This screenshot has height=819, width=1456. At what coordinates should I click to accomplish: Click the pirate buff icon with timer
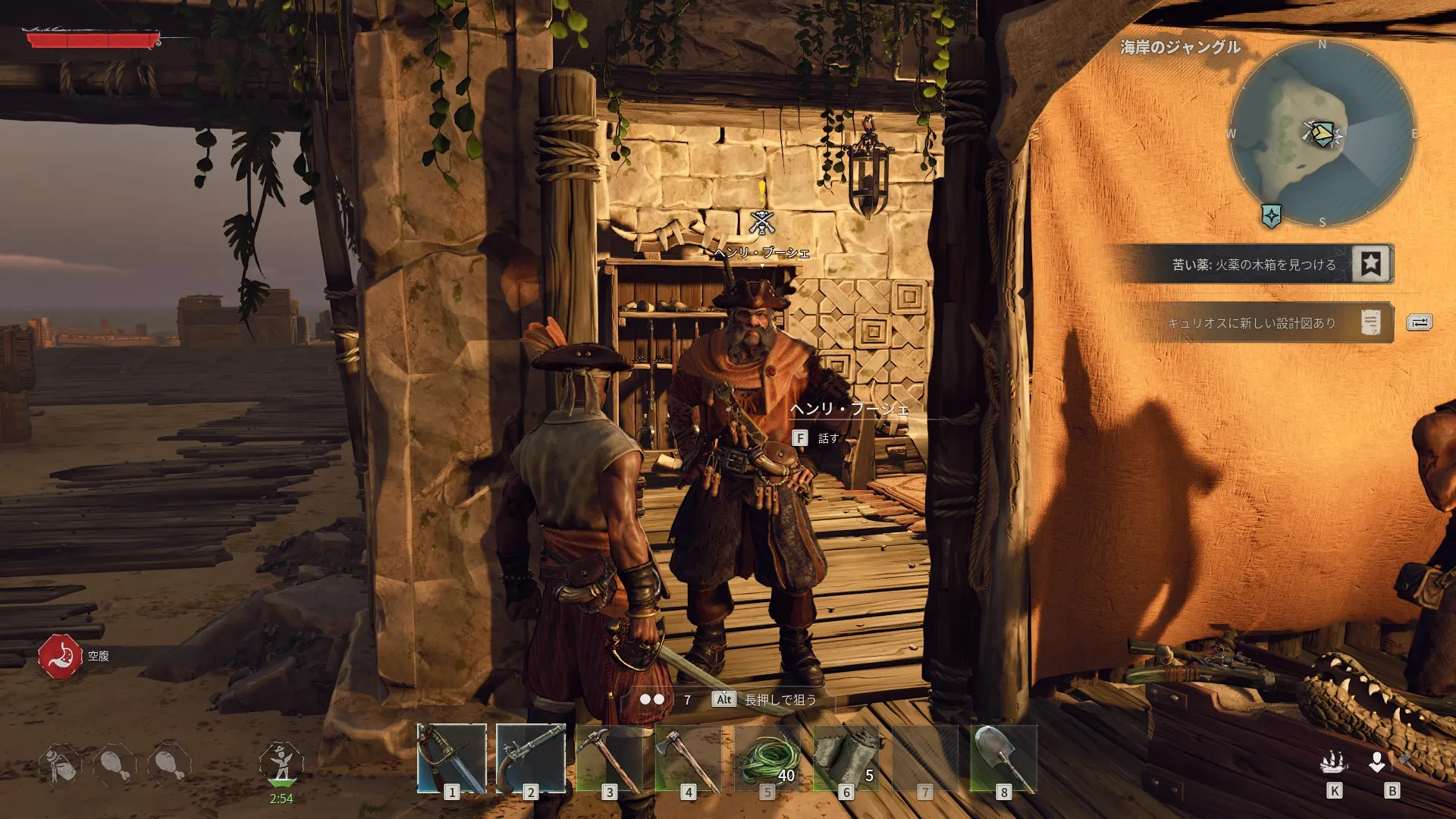point(281,764)
